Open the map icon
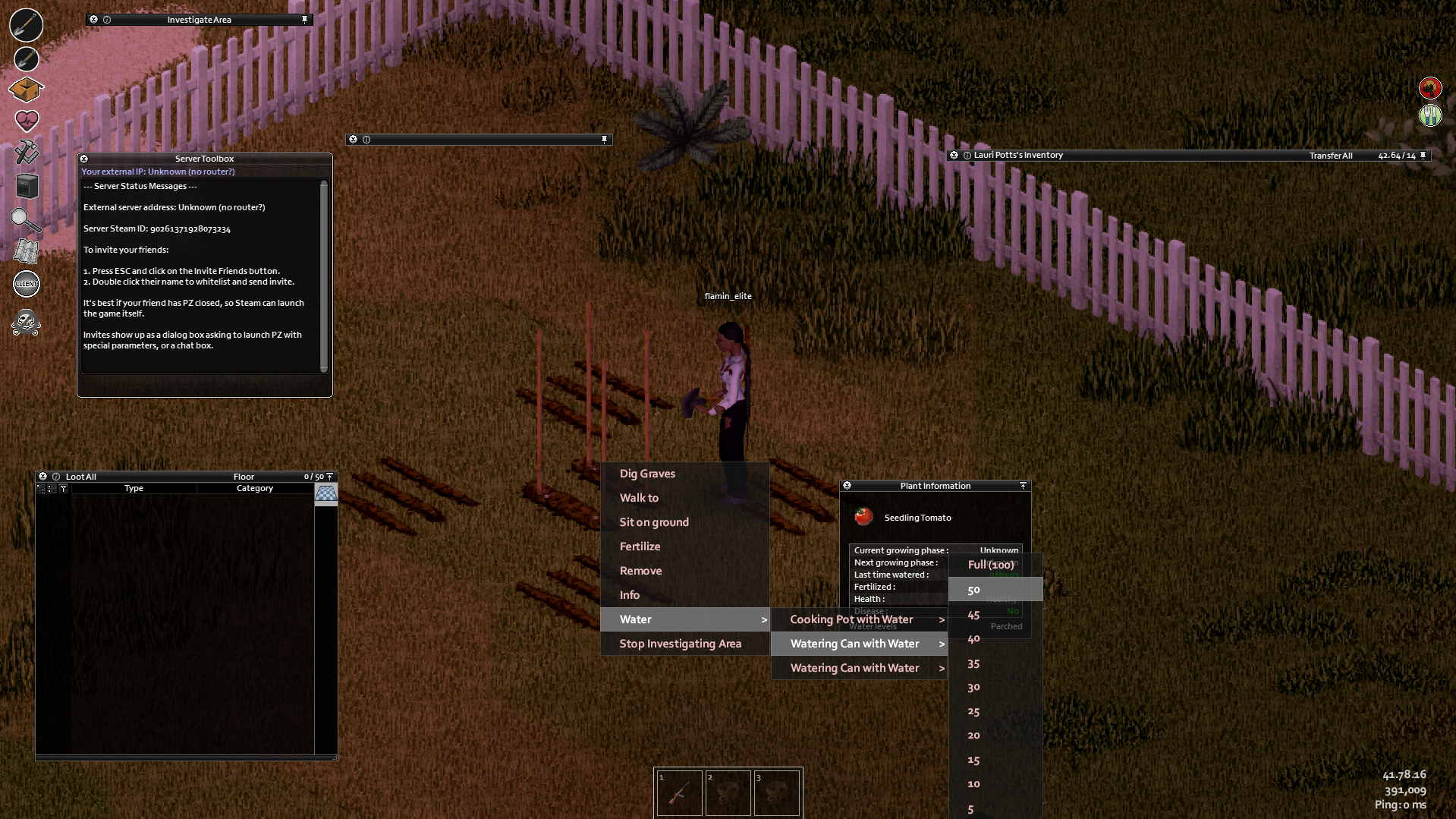This screenshot has height=819, width=1456. [x=27, y=251]
